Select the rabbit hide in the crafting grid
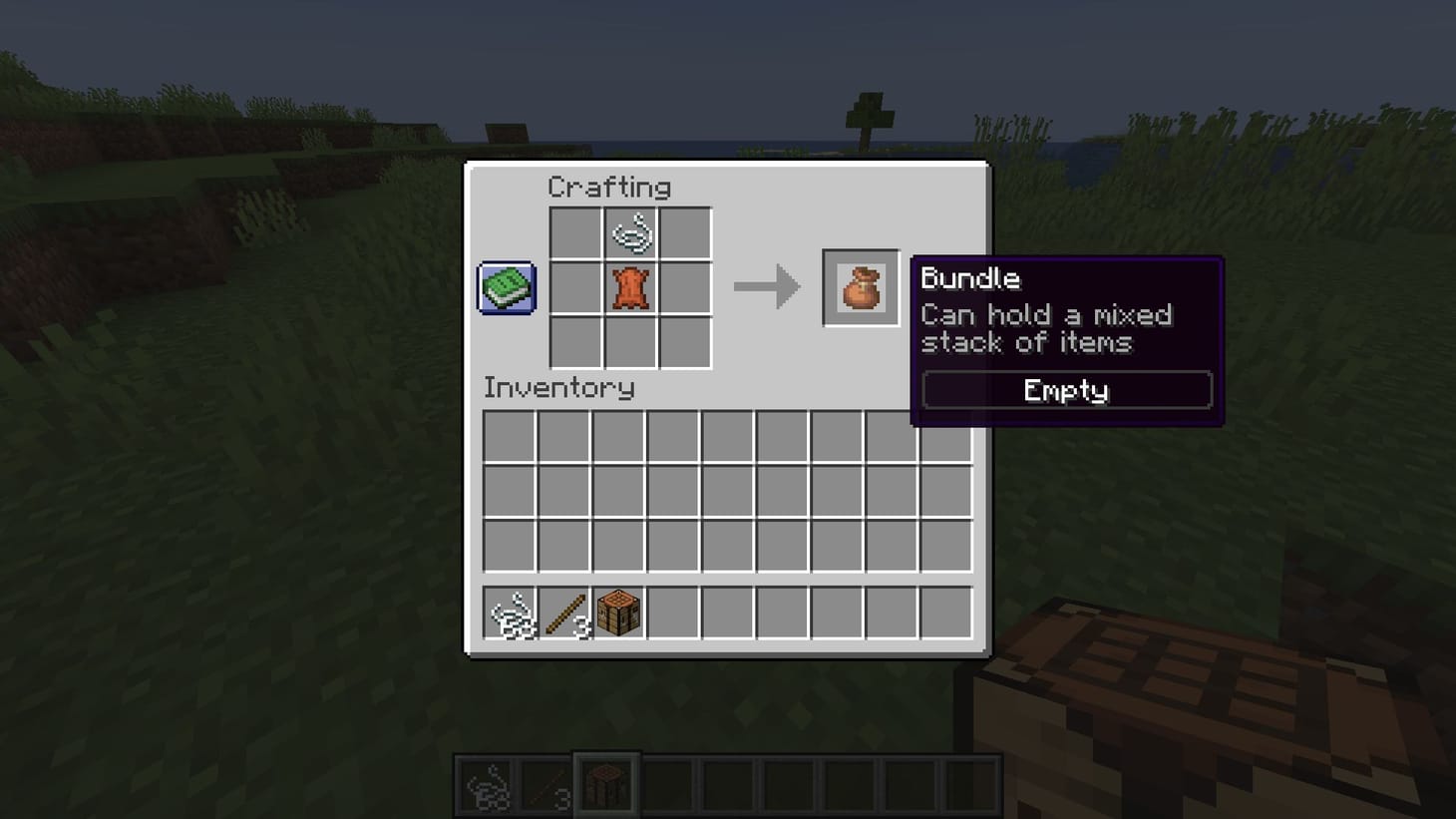This screenshot has width=1456, height=819. tap(632, 287)
